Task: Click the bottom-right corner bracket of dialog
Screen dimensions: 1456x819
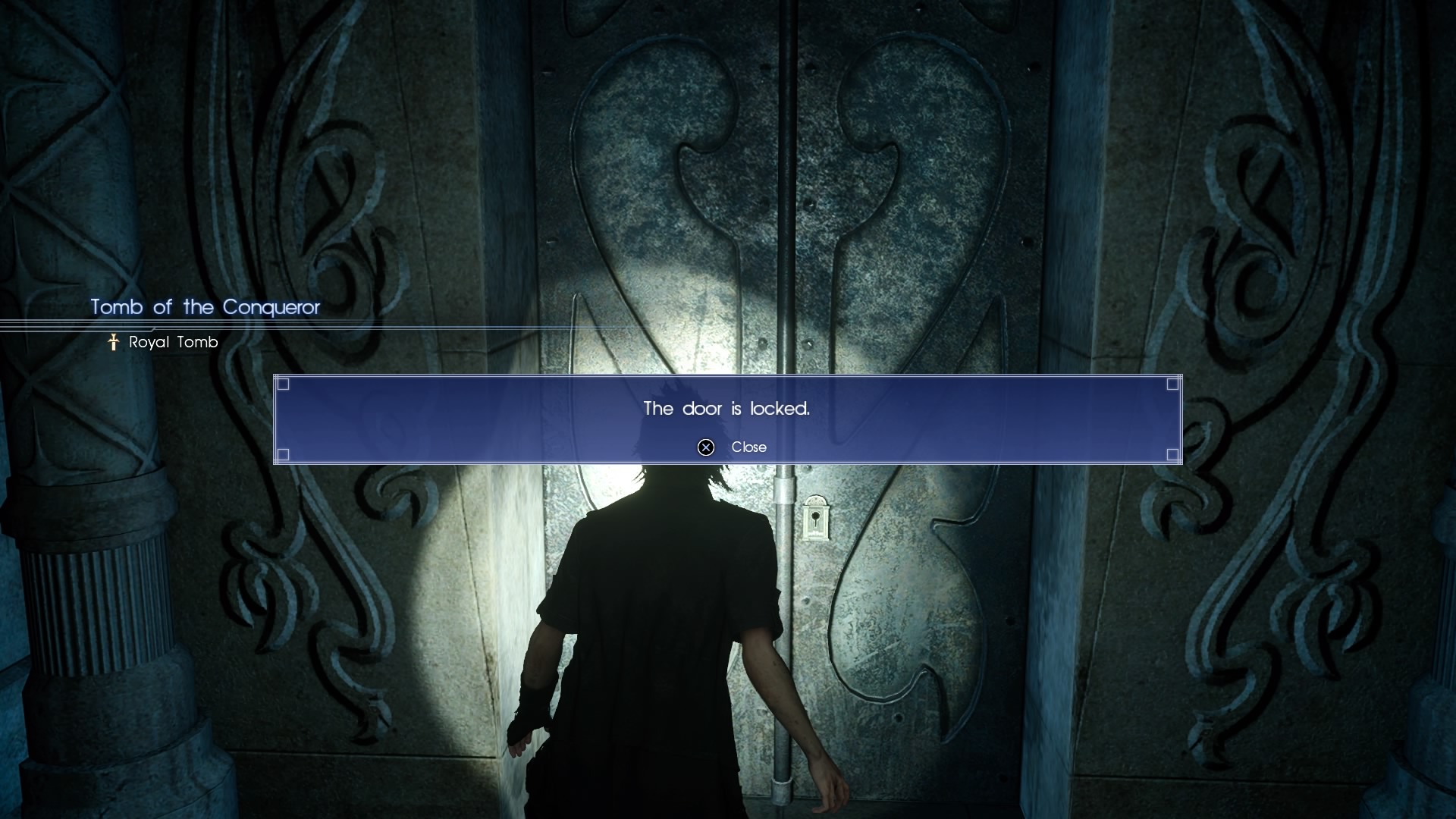Action: point(1171,455)
